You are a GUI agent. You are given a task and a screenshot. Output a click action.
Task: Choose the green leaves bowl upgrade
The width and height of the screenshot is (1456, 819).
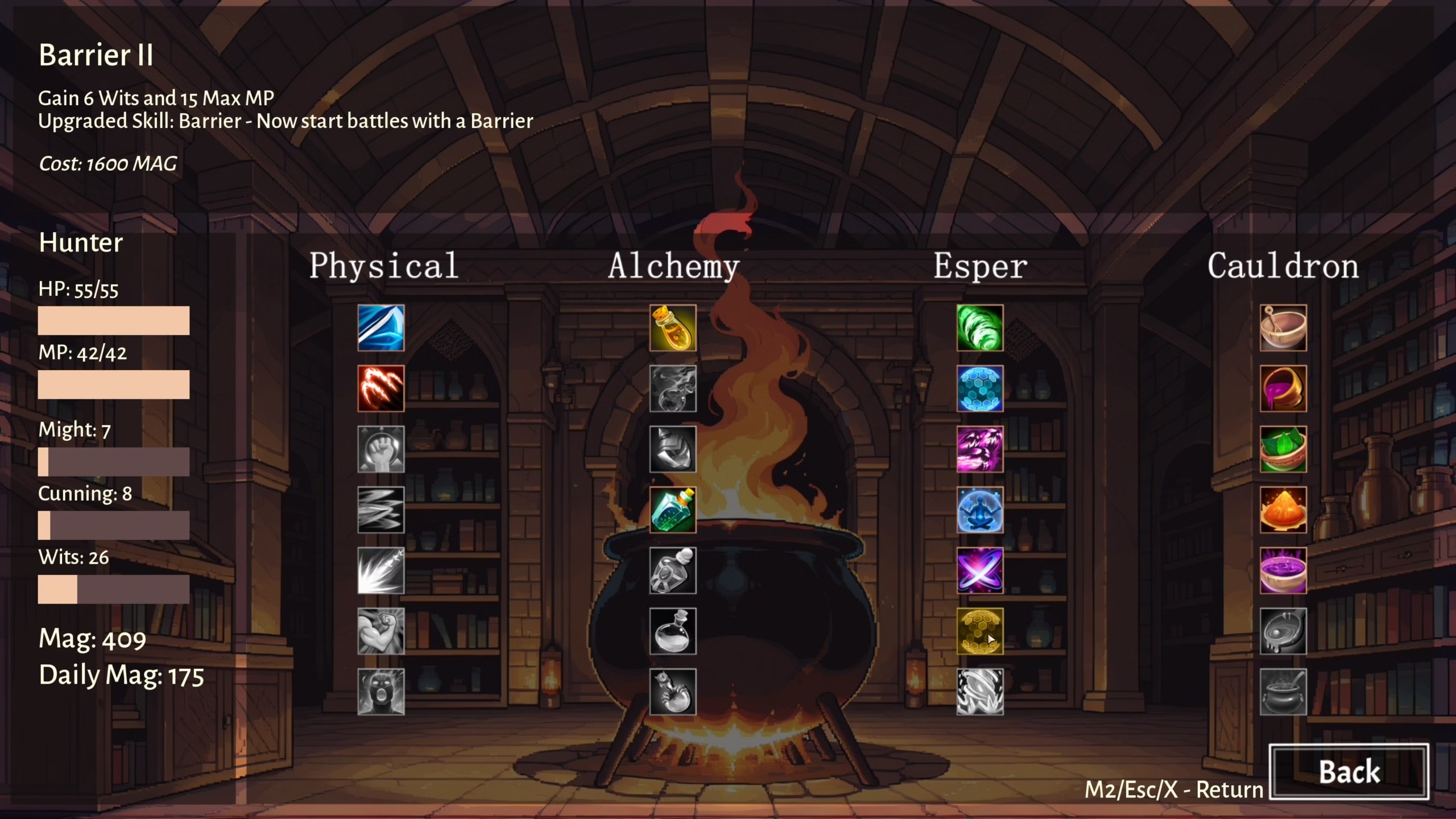pyautogui.click(x=1283, y=449)
